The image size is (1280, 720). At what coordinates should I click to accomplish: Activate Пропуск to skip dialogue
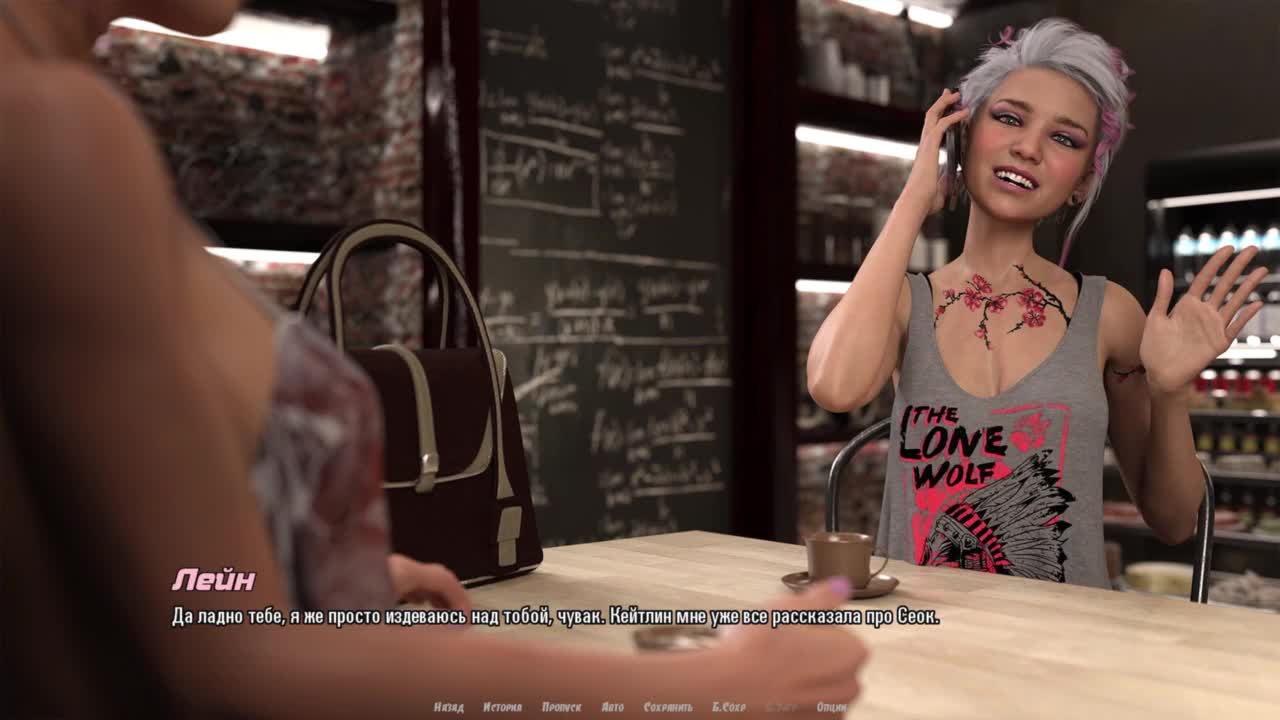[x=561, y=707]
